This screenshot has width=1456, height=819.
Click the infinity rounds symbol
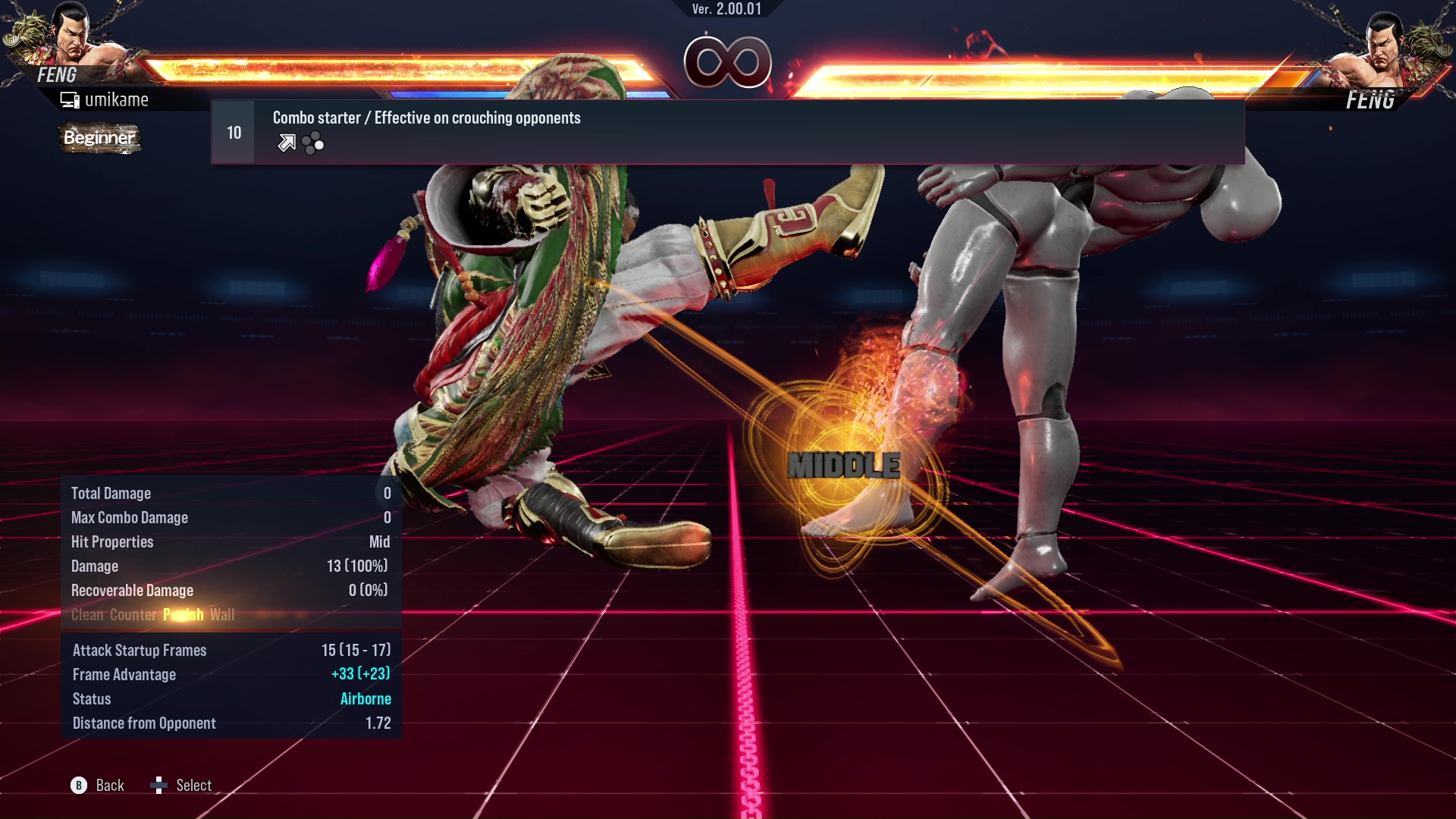coord(726,63)
